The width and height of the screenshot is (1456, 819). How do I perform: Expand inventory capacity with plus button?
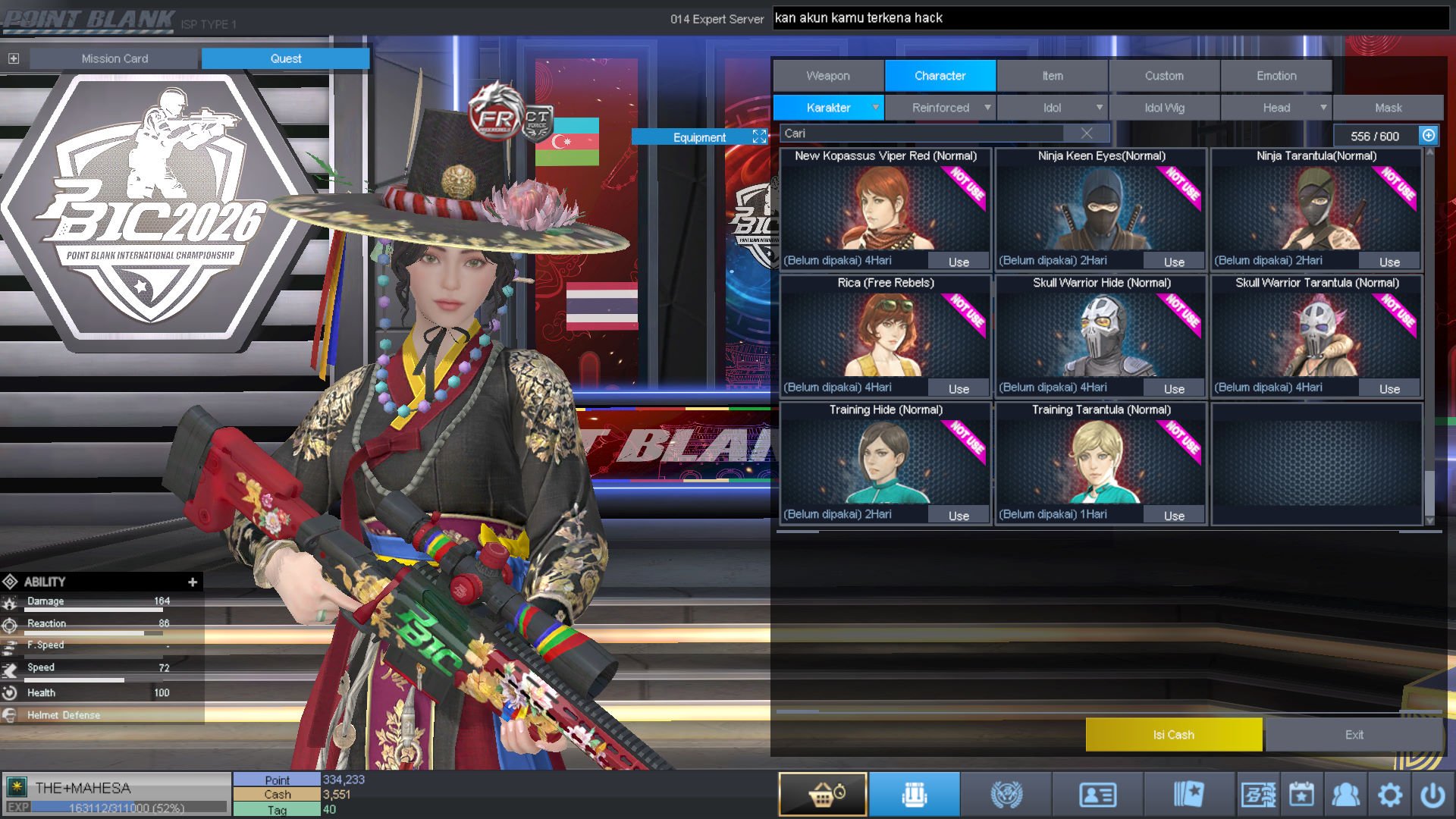[1429, 136]
